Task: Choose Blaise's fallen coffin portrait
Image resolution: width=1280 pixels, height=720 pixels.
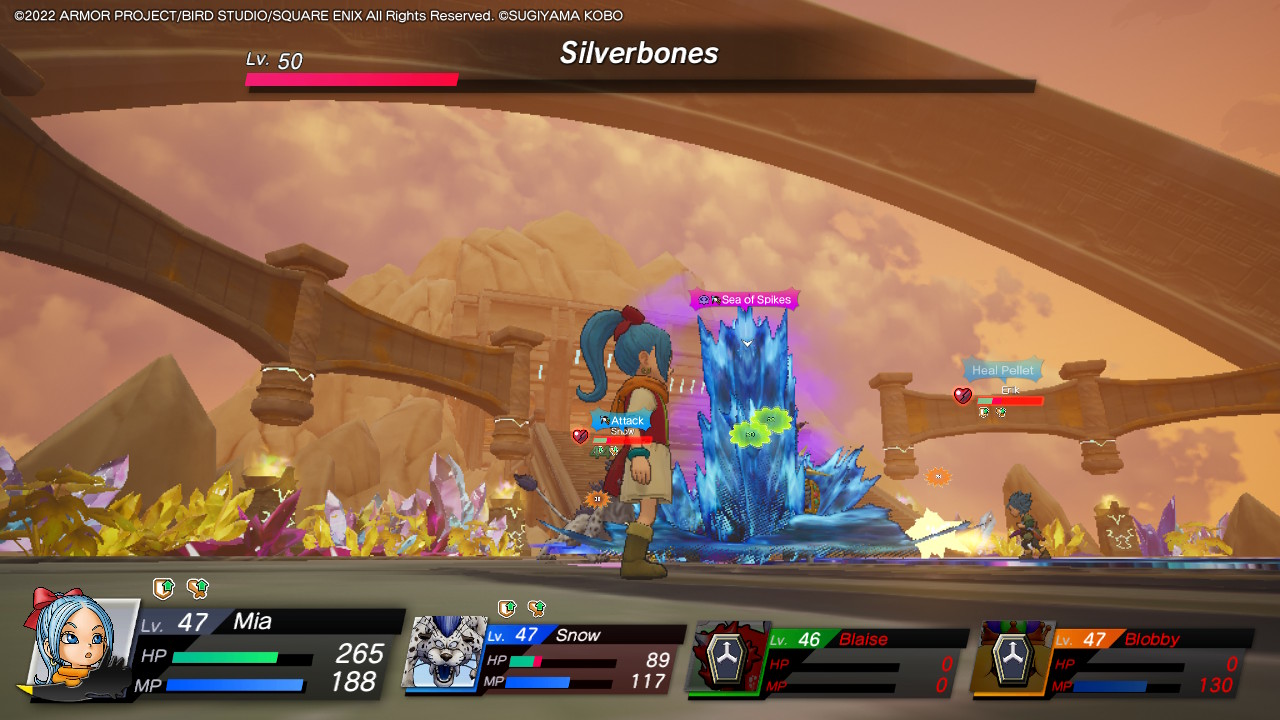Action: click(x=725, y=656)
